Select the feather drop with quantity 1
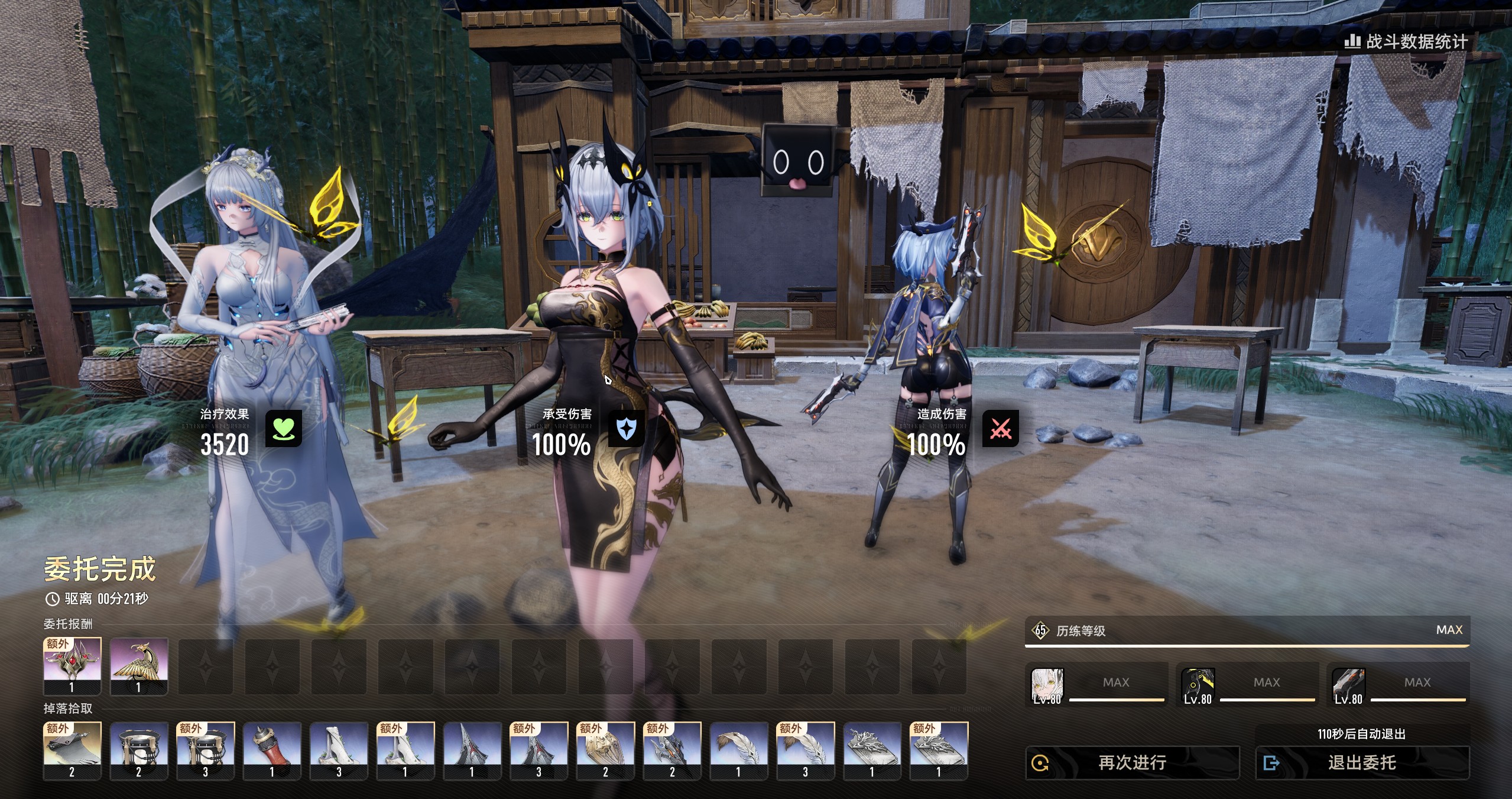 coord(739,749)
